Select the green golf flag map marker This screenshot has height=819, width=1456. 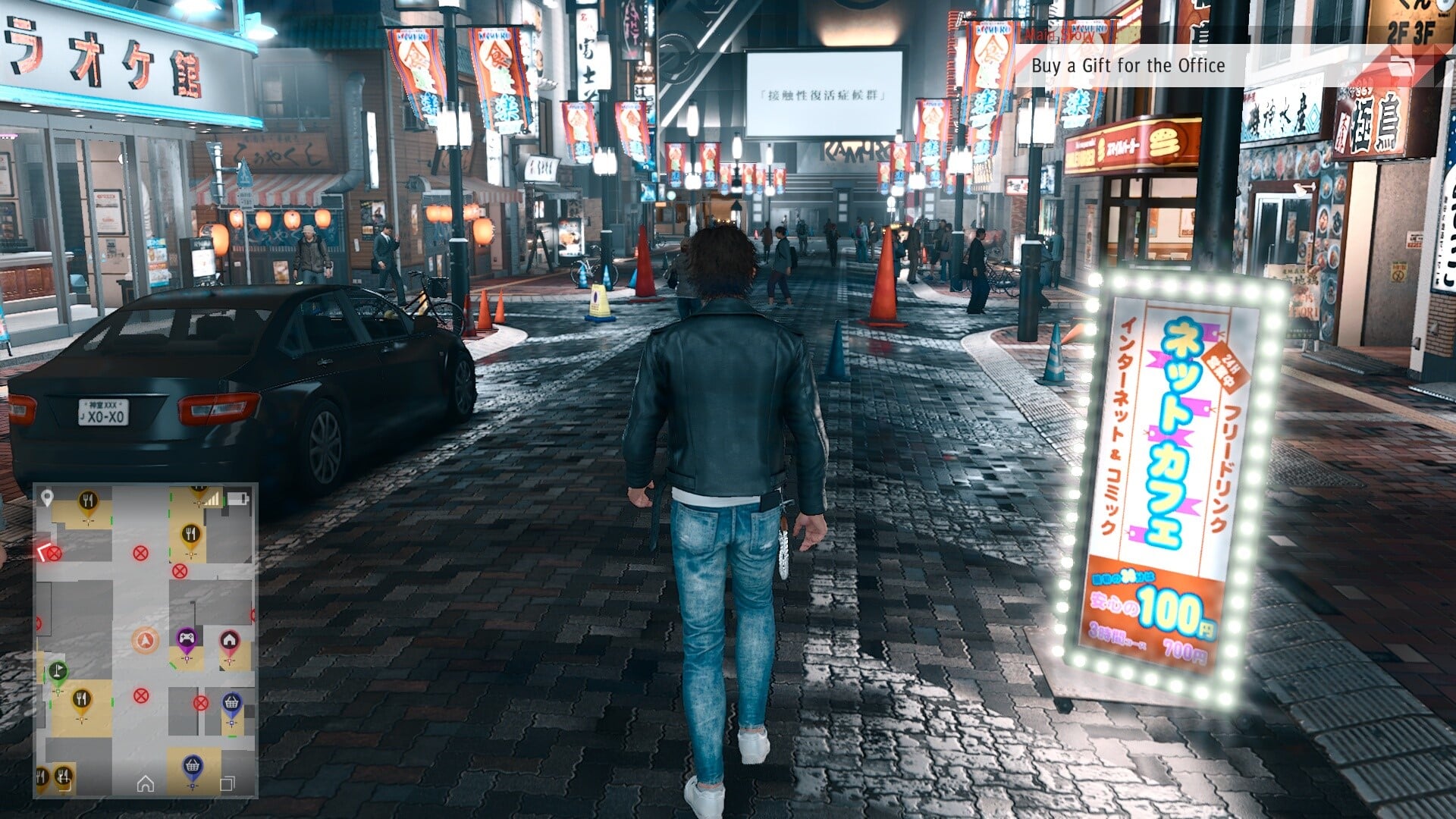pos(58,672)
